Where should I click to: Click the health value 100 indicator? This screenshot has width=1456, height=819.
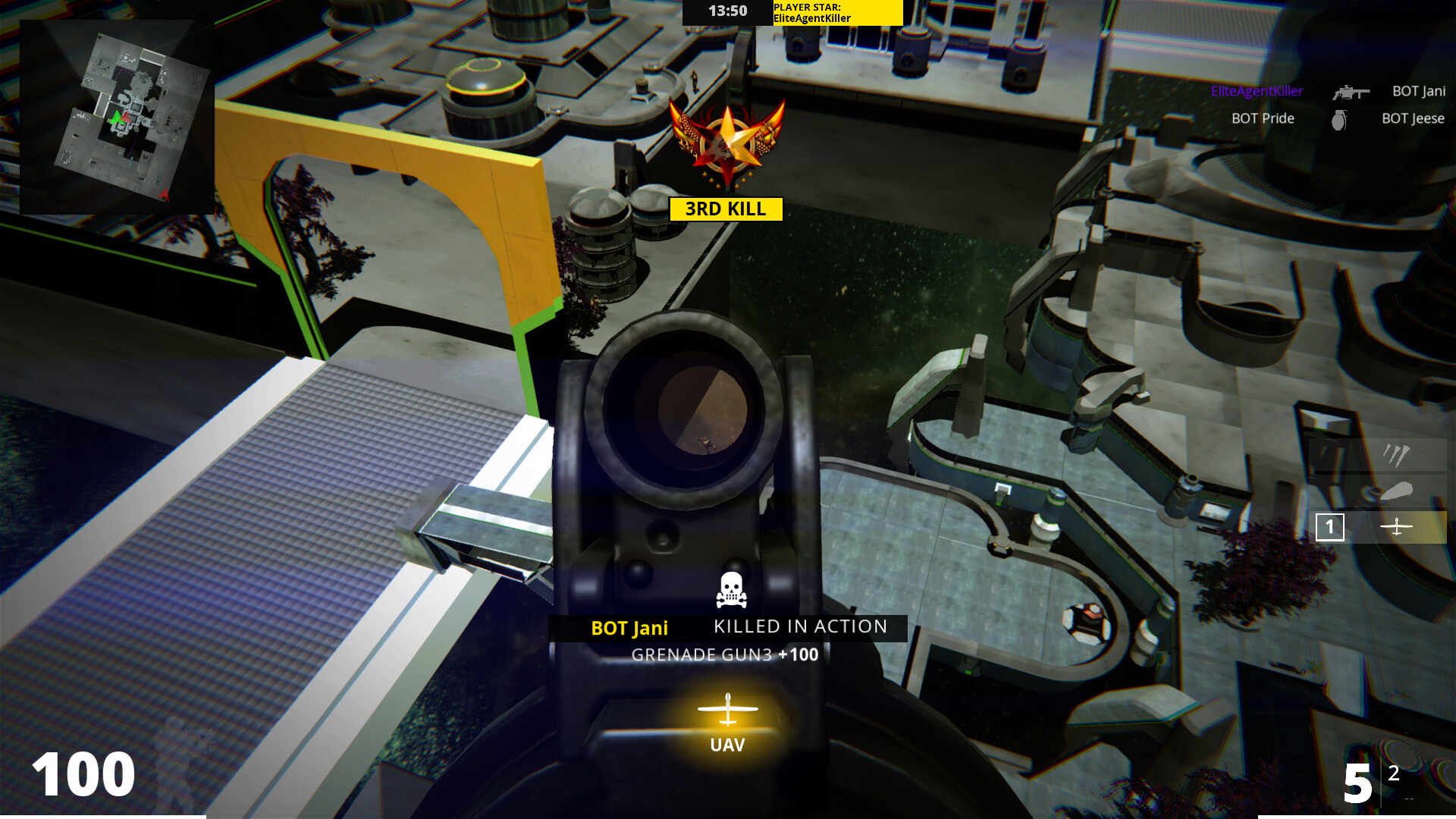[86, 773]
